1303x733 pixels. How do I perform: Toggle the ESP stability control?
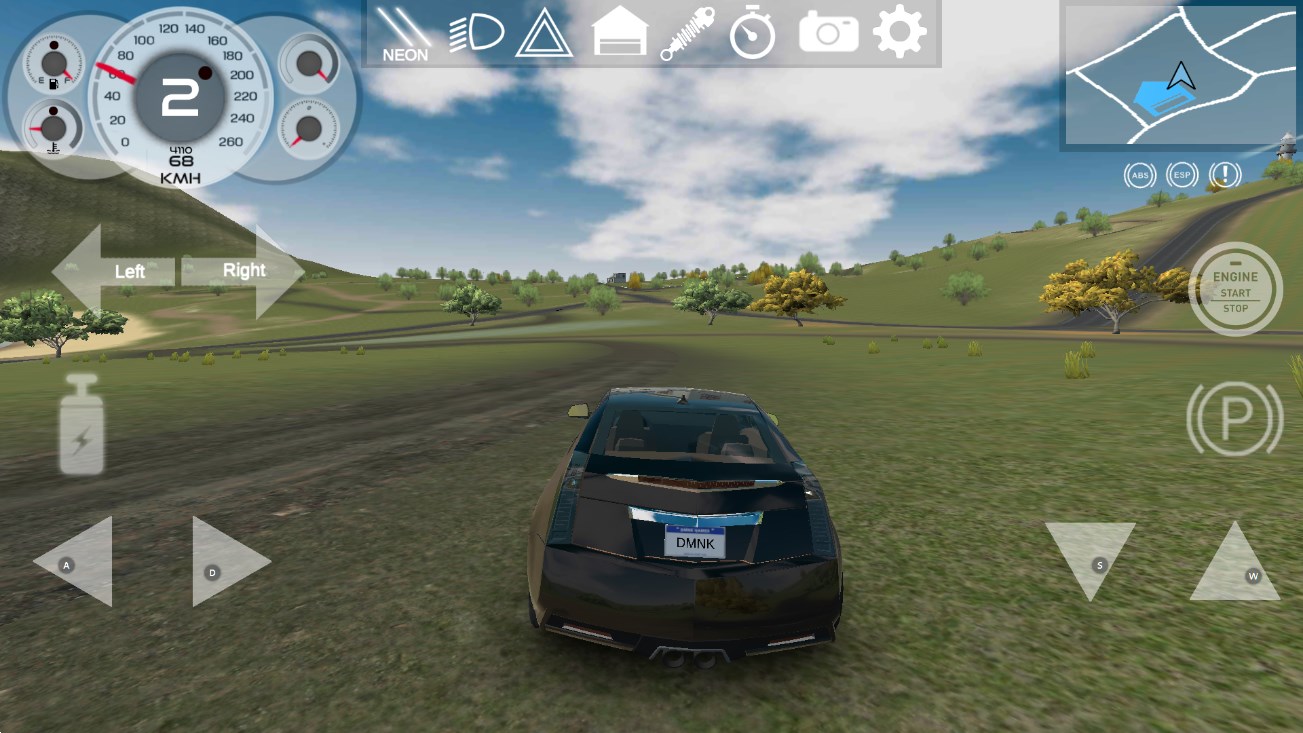click(x=1182, y=176)
